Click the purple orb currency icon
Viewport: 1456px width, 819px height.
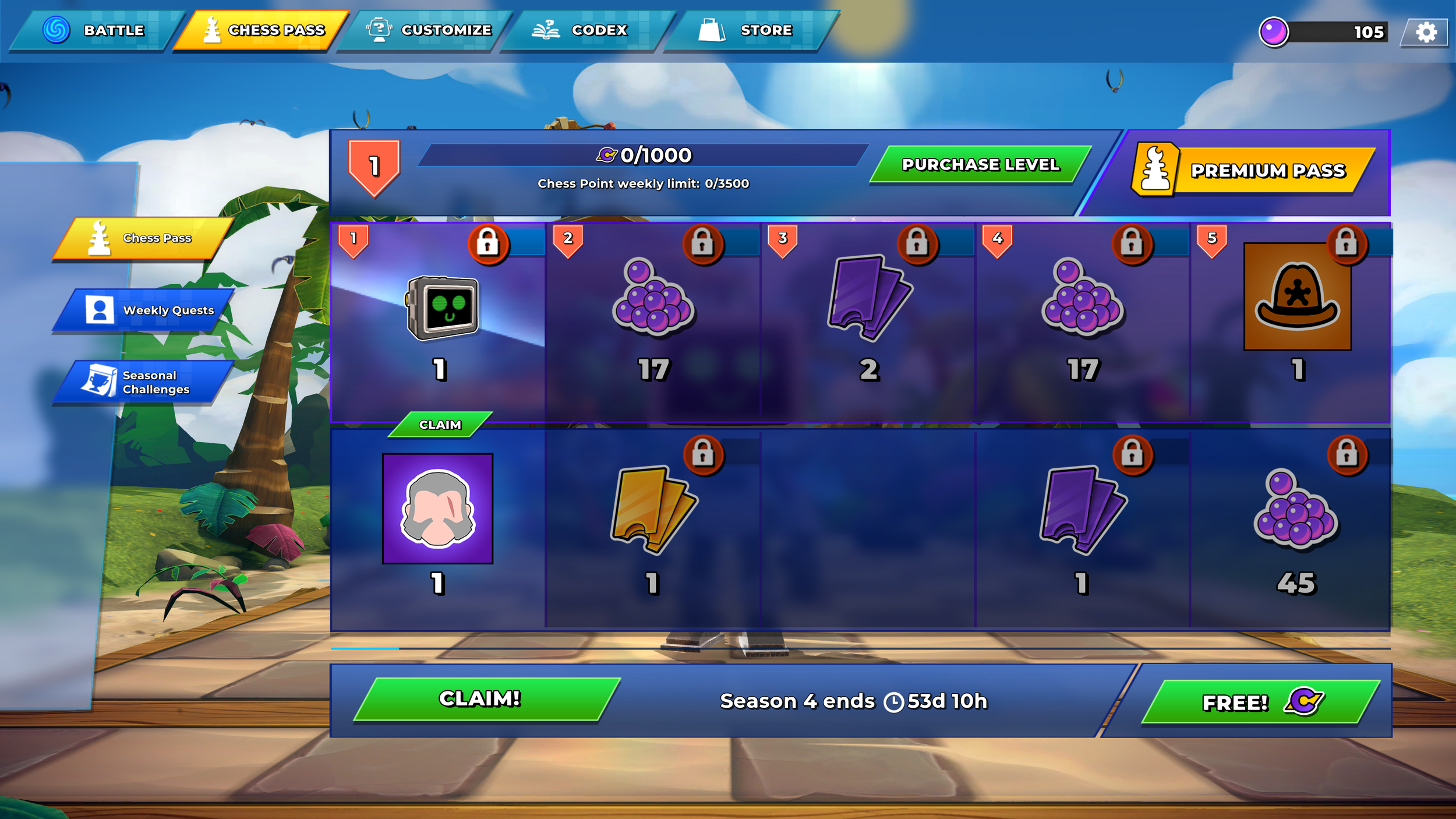pyautogui.click(x=1273, y=32)
